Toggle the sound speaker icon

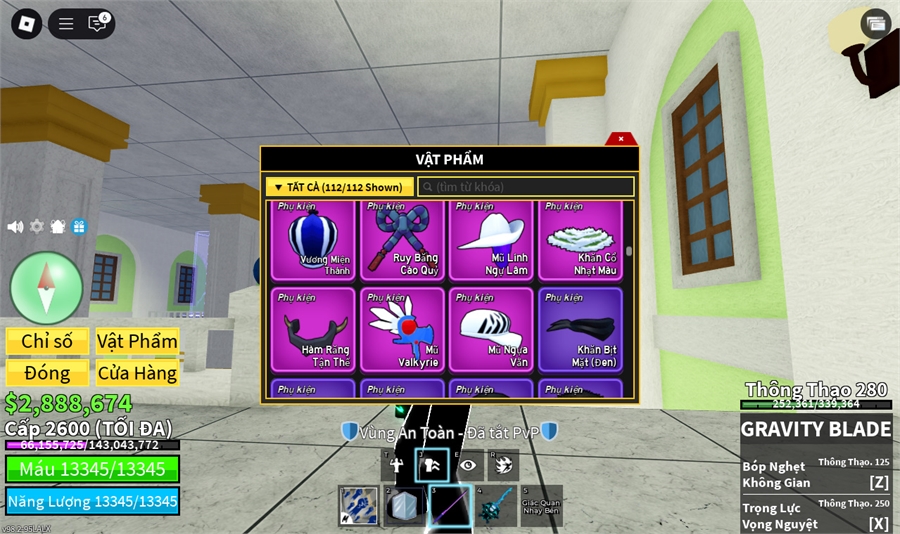(15, 227)
